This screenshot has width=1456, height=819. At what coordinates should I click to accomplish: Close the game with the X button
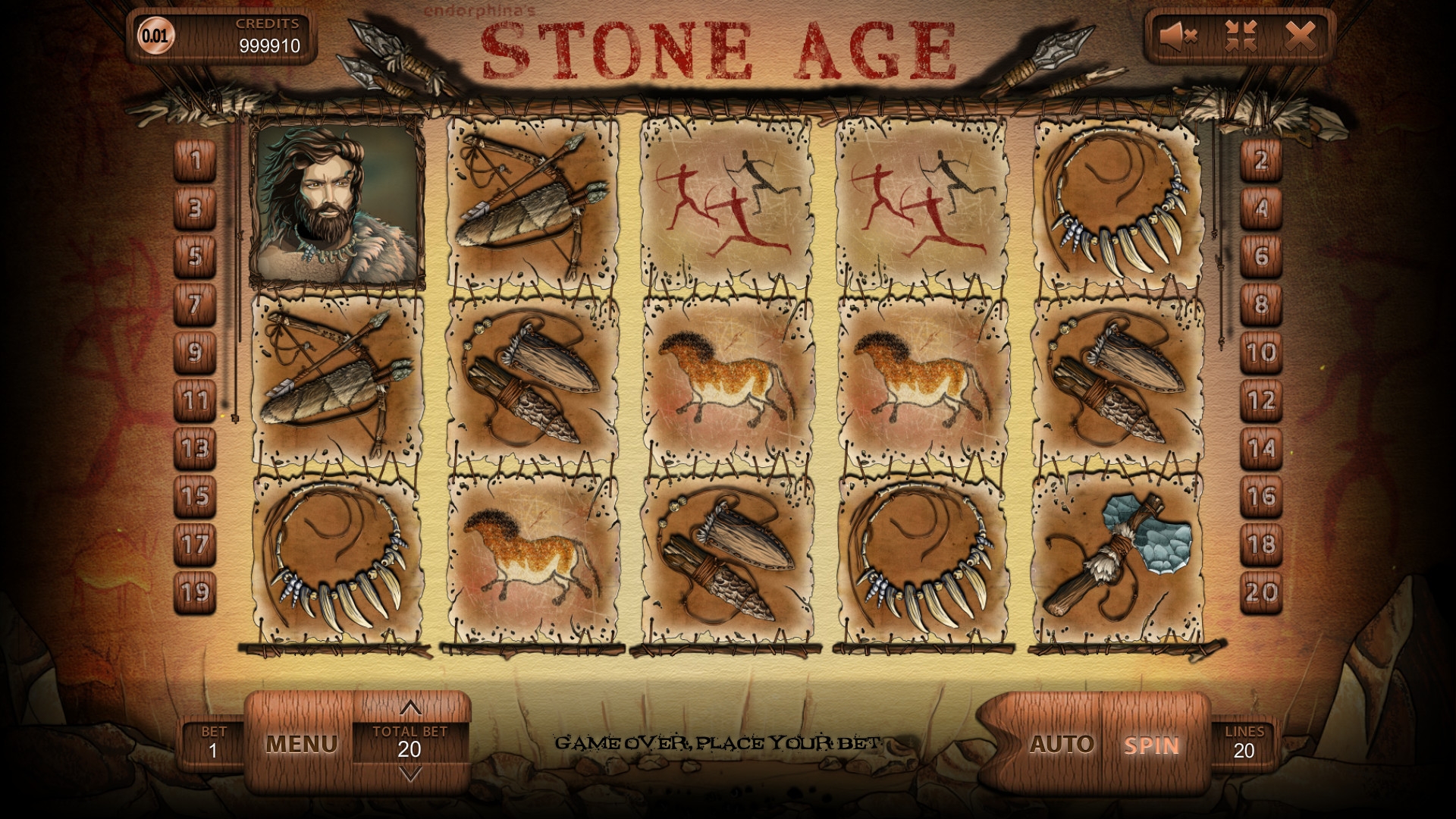1301,35
